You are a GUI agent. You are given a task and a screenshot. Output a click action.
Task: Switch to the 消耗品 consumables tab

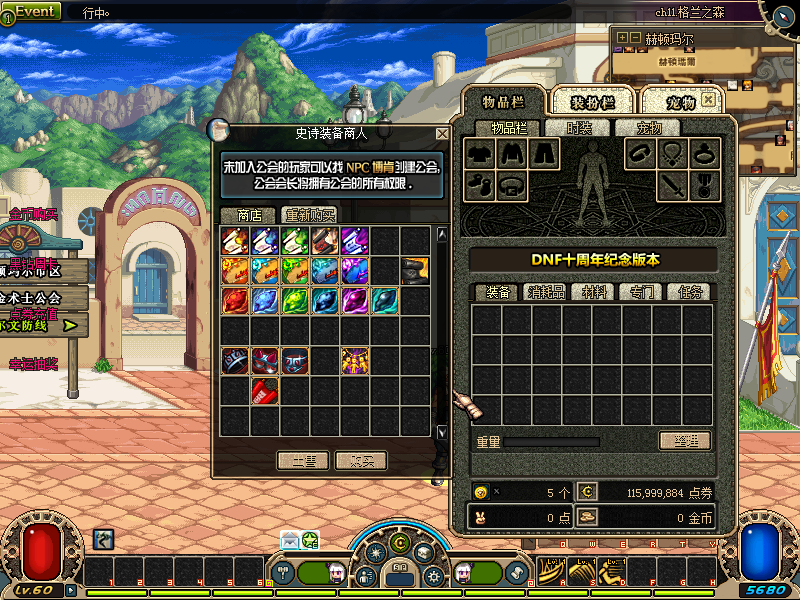click(x=545, y=292)
